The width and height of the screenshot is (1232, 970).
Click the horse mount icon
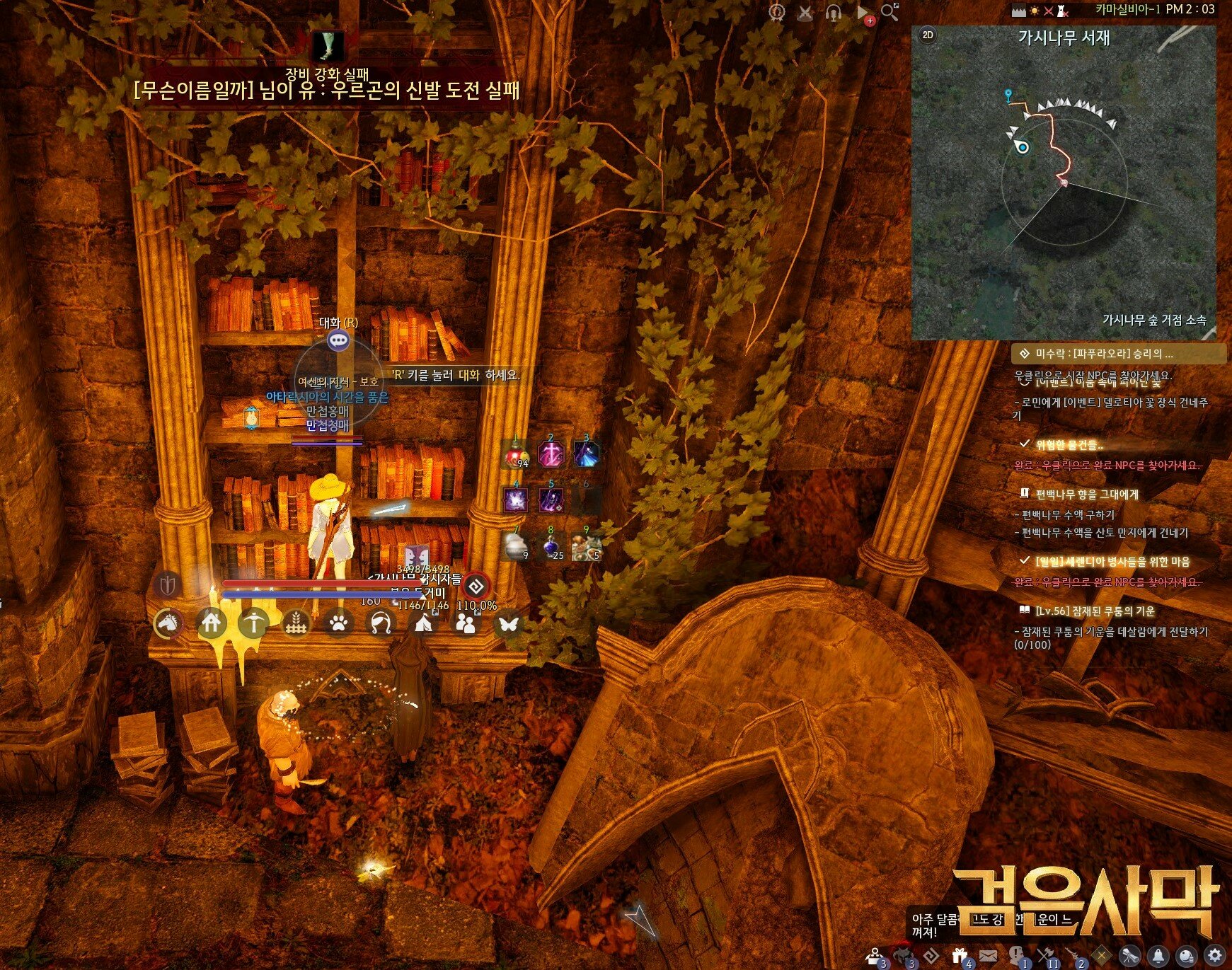tap(168, 623)
